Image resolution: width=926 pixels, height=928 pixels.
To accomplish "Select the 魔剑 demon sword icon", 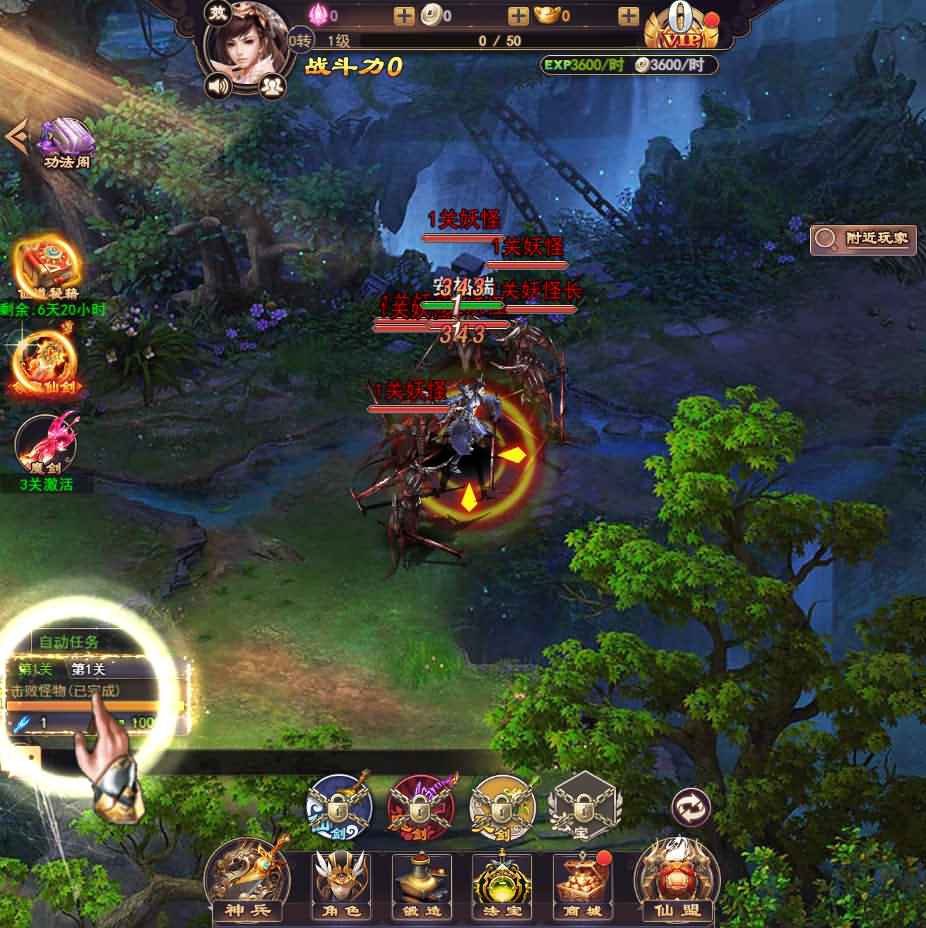I will click(x=46, y=447).
